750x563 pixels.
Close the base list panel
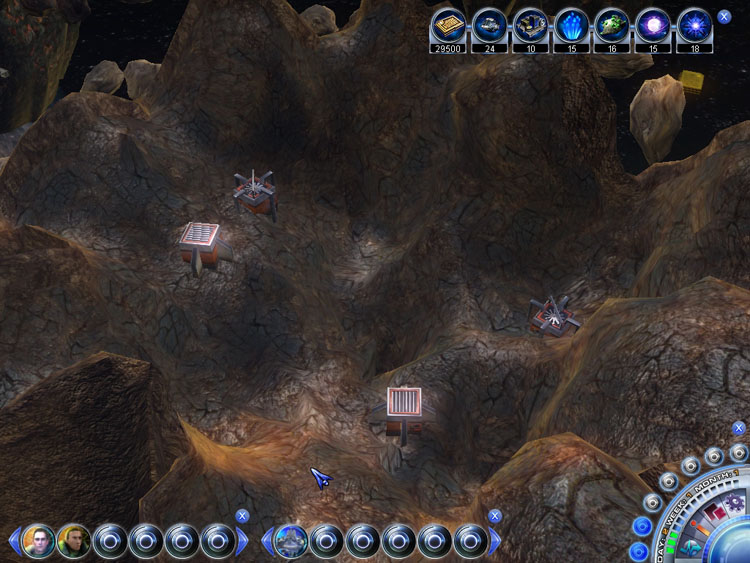495,516
